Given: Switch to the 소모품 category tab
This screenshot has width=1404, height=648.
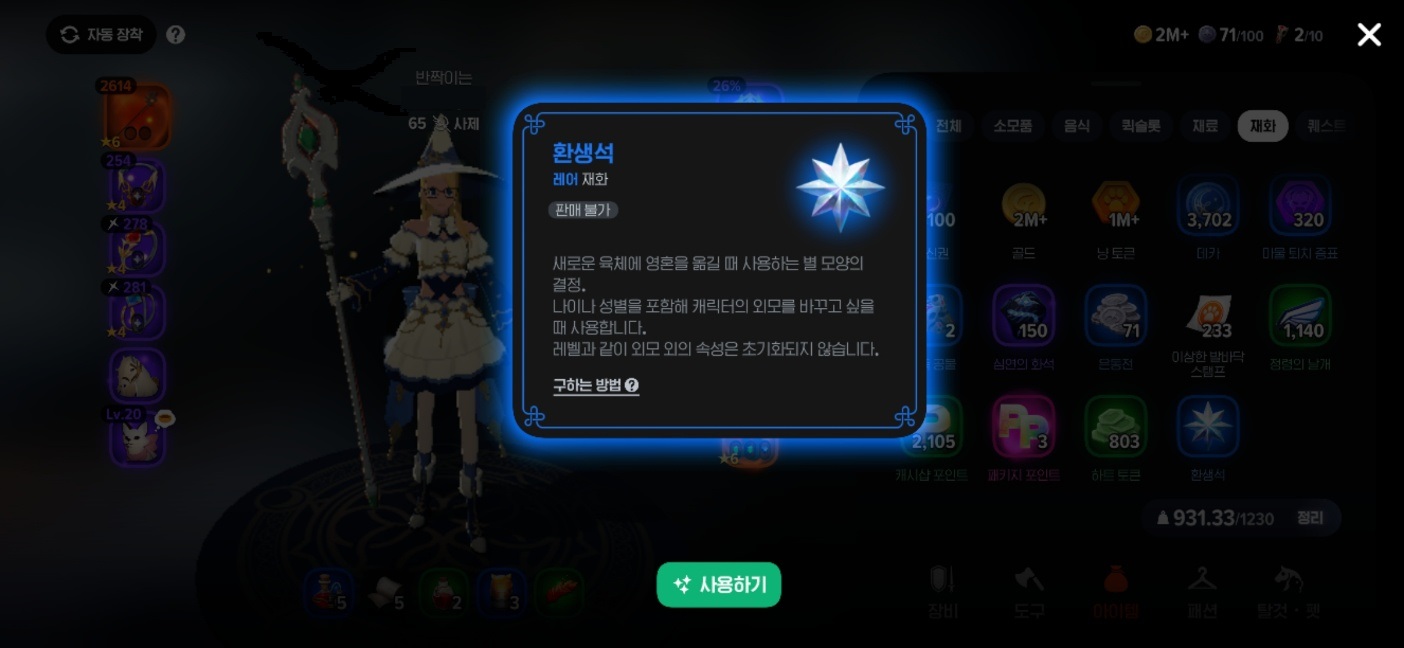Looking at the screenshot, I should click(x=1012, y=126).
